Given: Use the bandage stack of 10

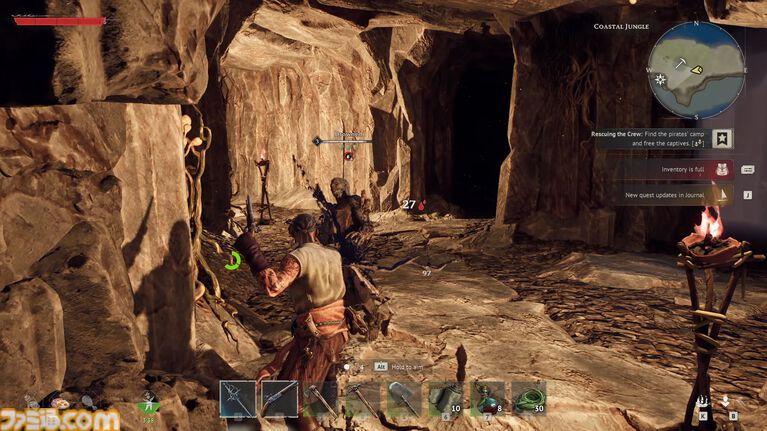Looking at the screenshot, I should point(446,398).
